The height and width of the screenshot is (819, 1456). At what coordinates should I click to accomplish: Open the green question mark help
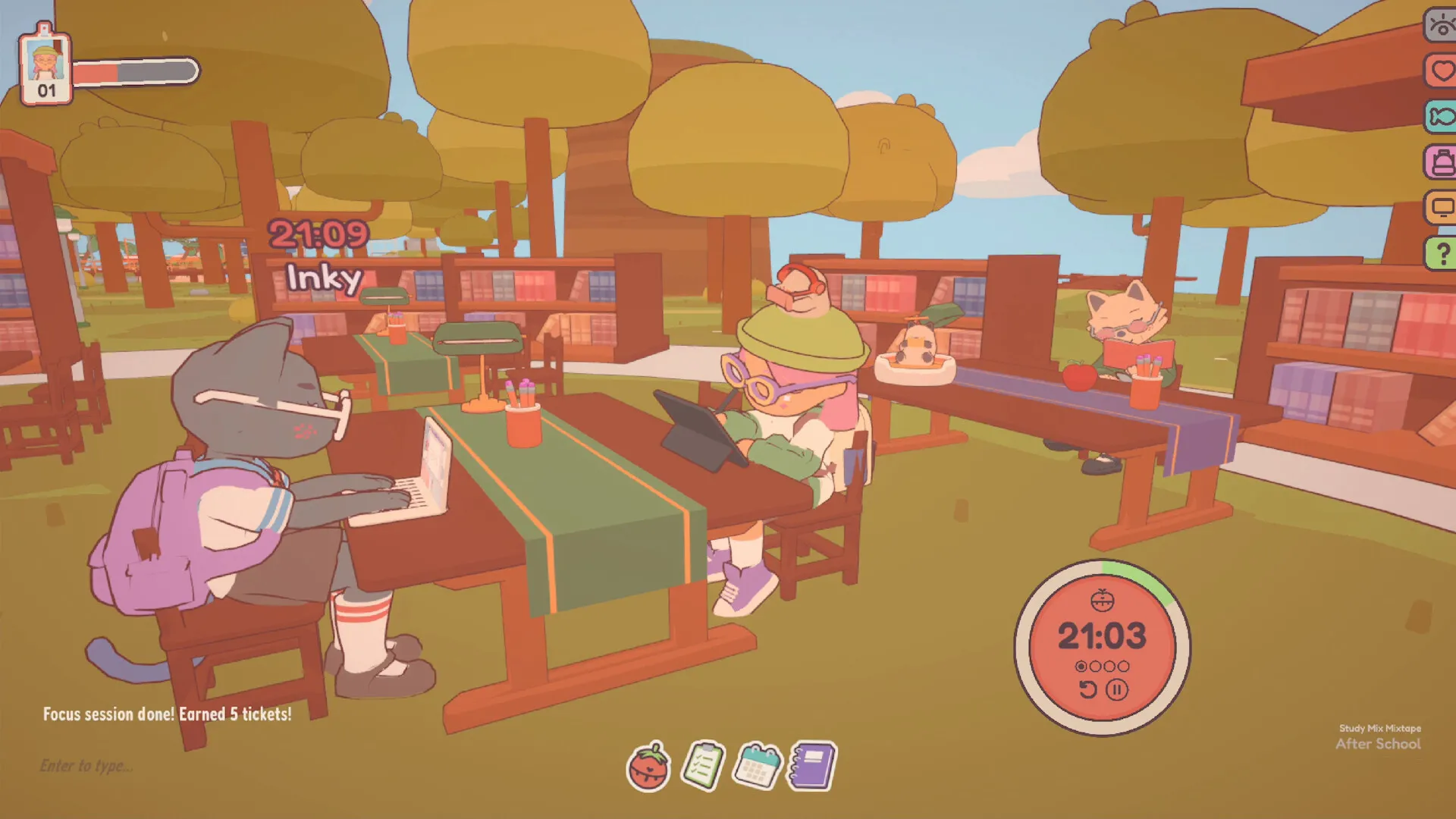1441,253
